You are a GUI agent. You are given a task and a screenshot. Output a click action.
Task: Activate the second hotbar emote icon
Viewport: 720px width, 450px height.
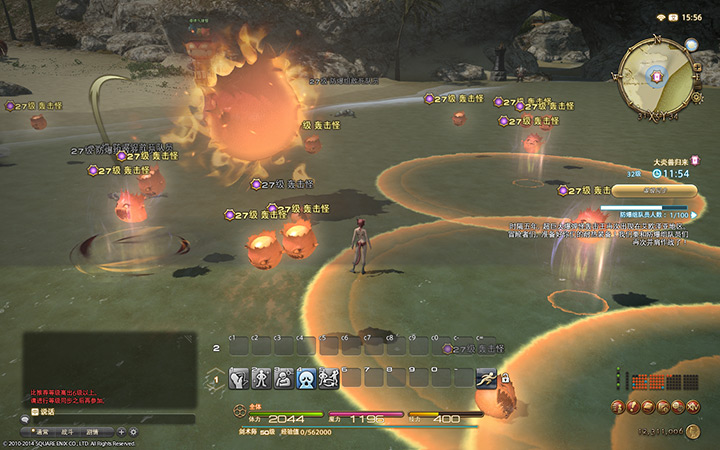(x=261, y=379)
